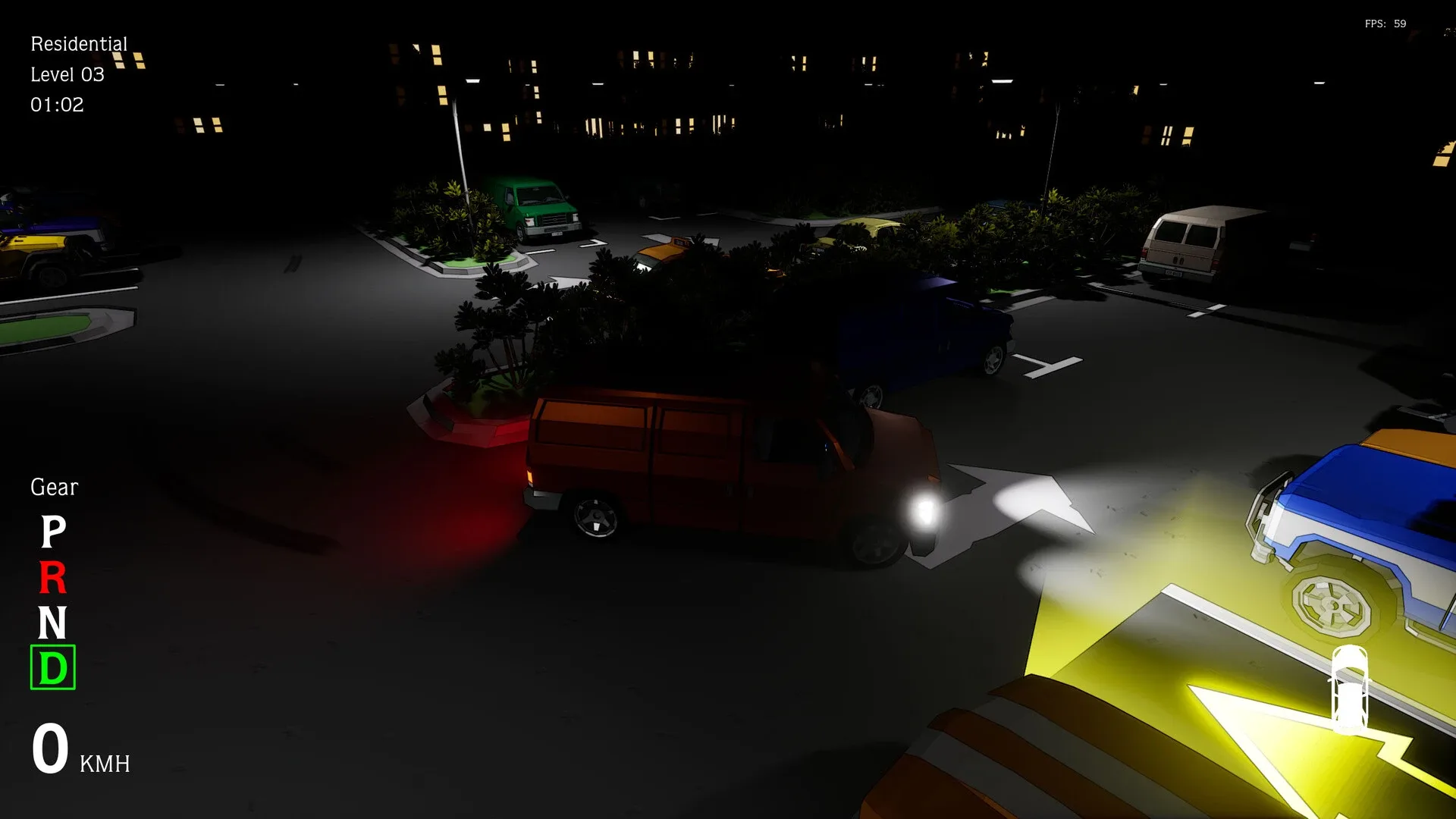The width and height of the screenshot is (1456, 819).
Task: Select the Residential menu text
Action: pos(78,43)
